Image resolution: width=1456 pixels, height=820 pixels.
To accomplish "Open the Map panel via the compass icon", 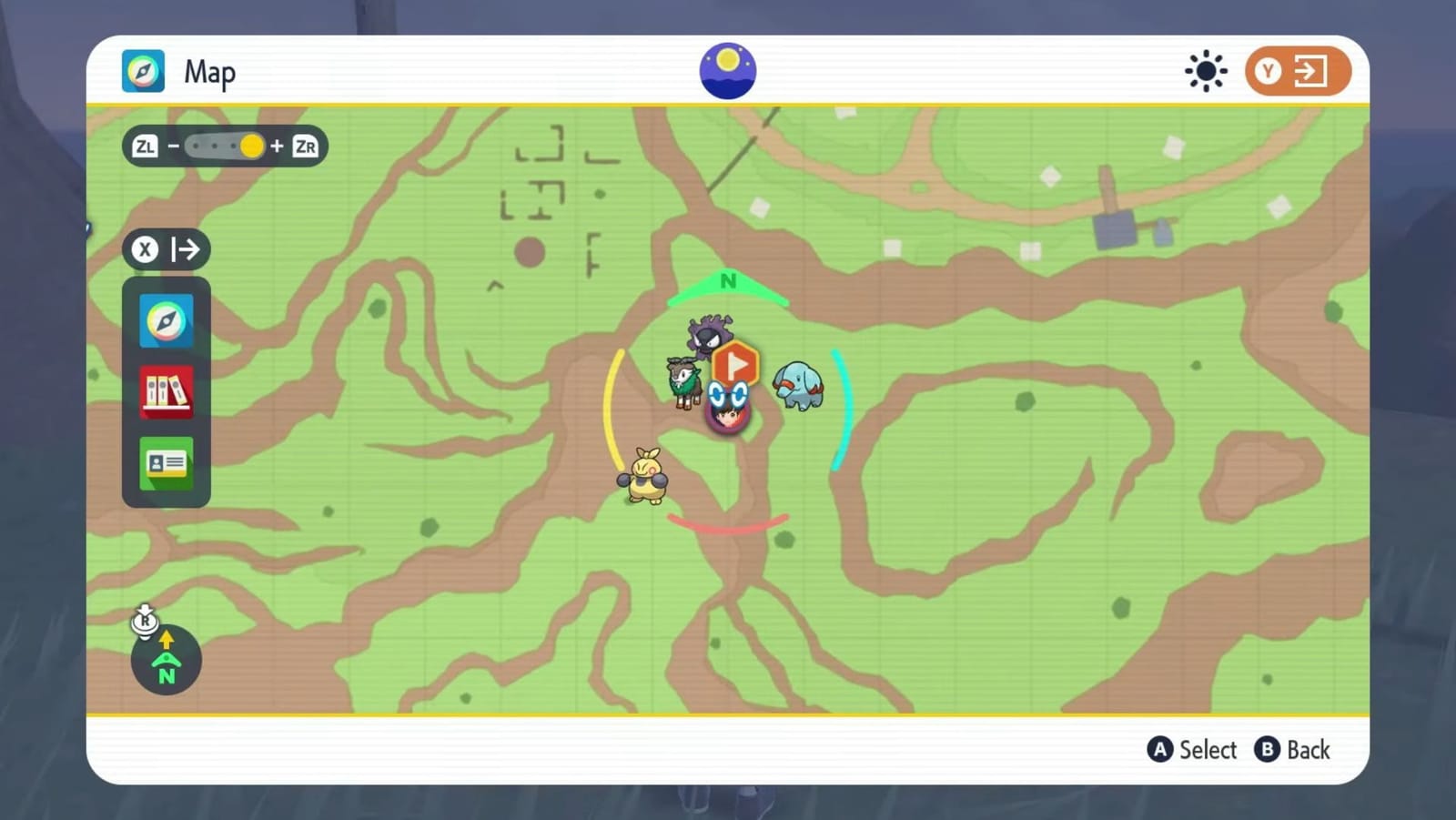I will 166,321.
